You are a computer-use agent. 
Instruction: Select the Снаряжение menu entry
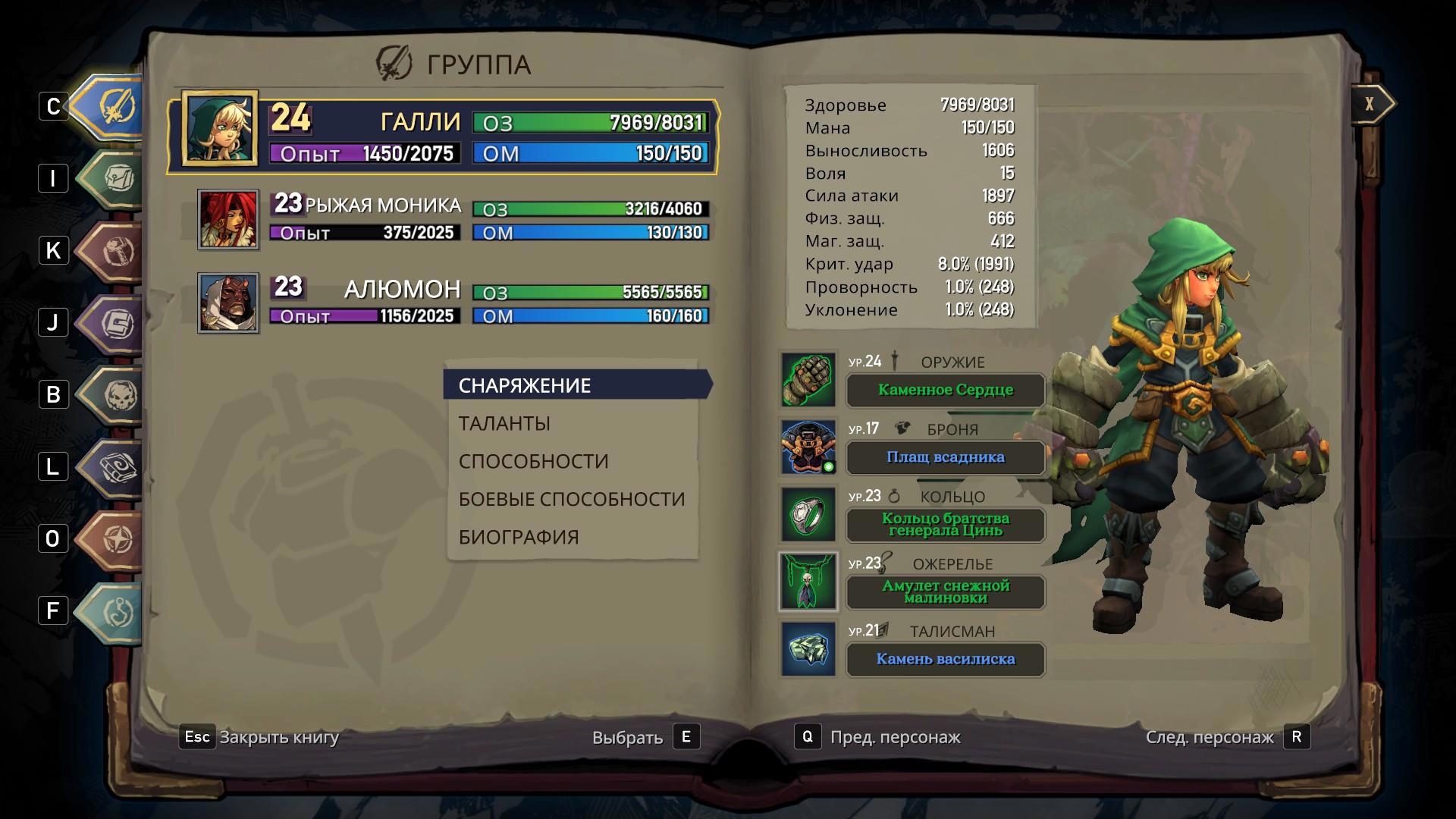(525, 385)
